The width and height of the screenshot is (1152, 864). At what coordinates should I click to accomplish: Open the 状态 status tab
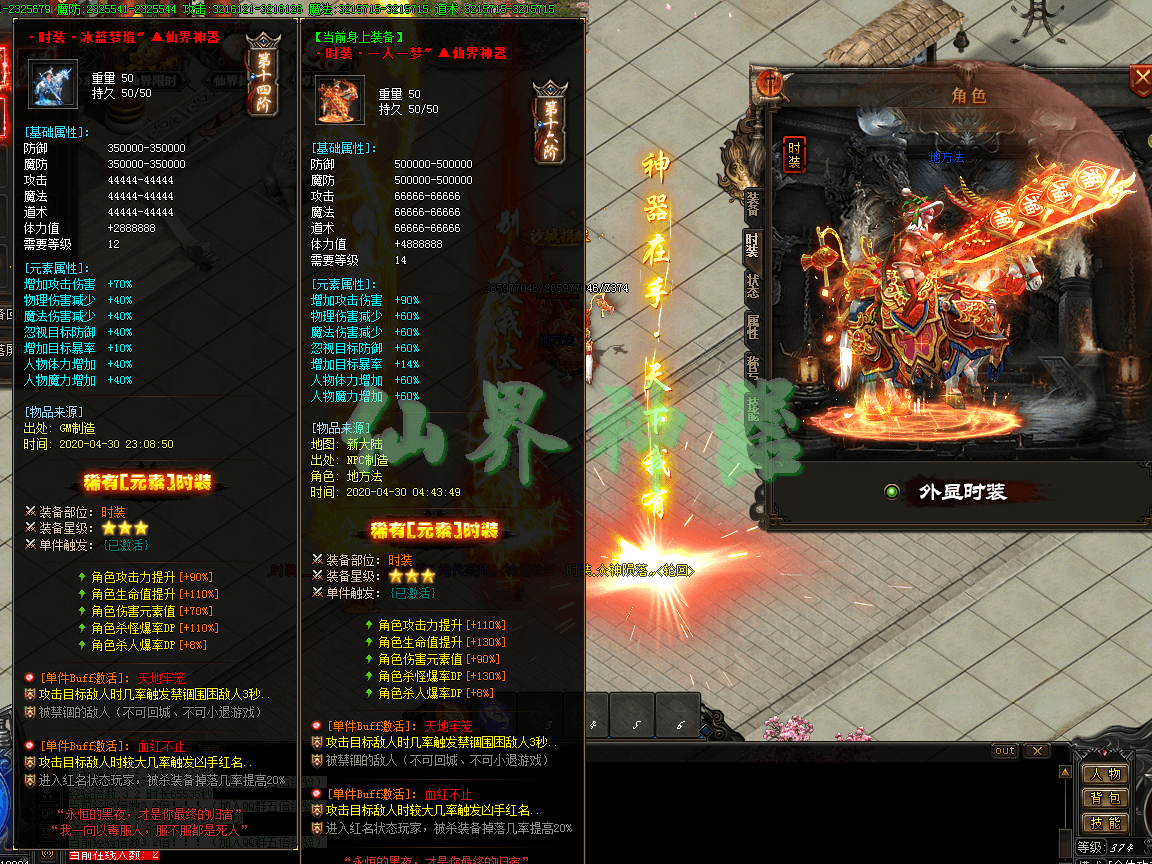click(x=752, y=285)
